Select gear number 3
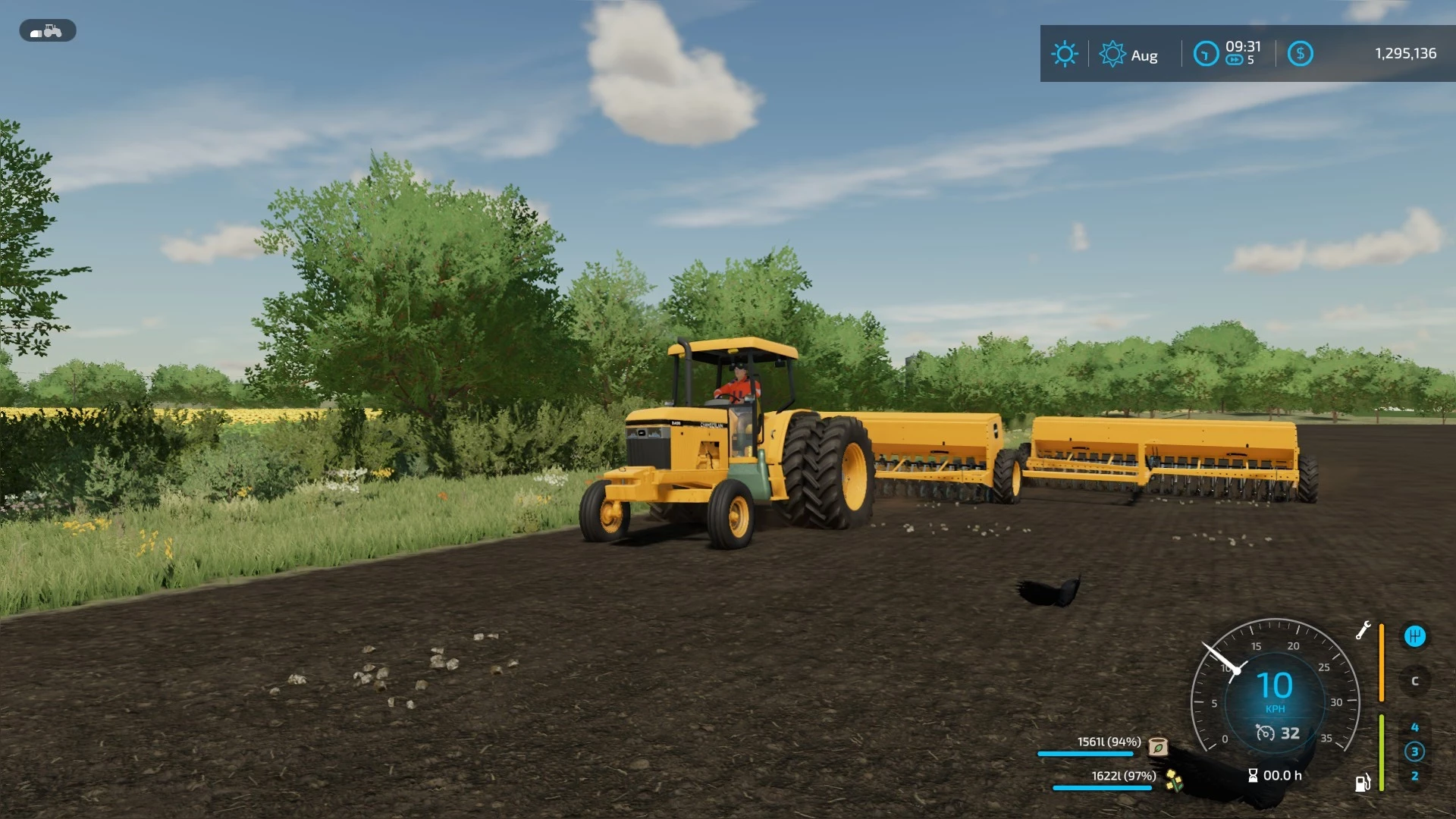The width and height of the screenshot is (1456, 819). coord(1414,752)
